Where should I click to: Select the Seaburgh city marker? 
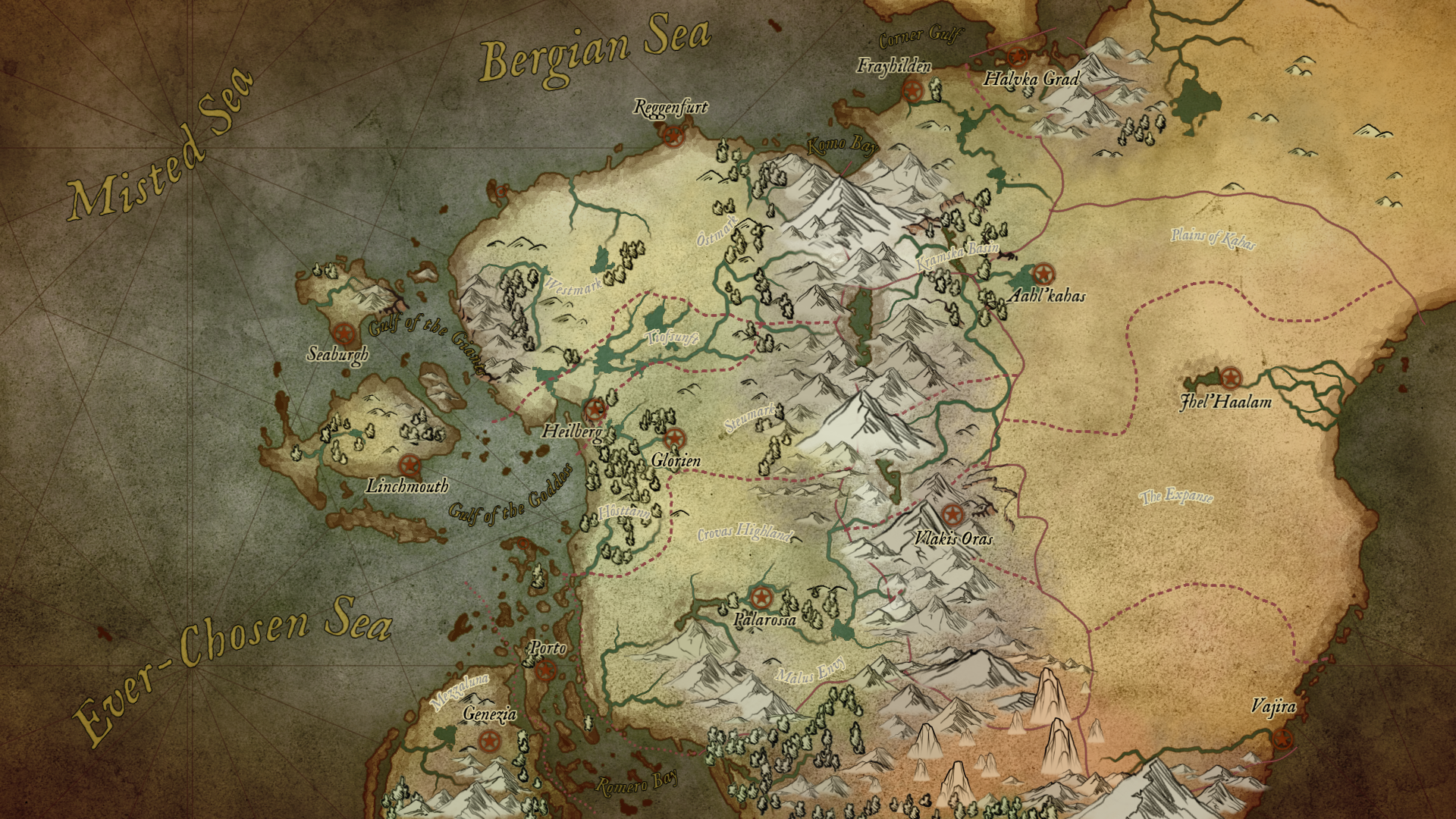(345, 333)
